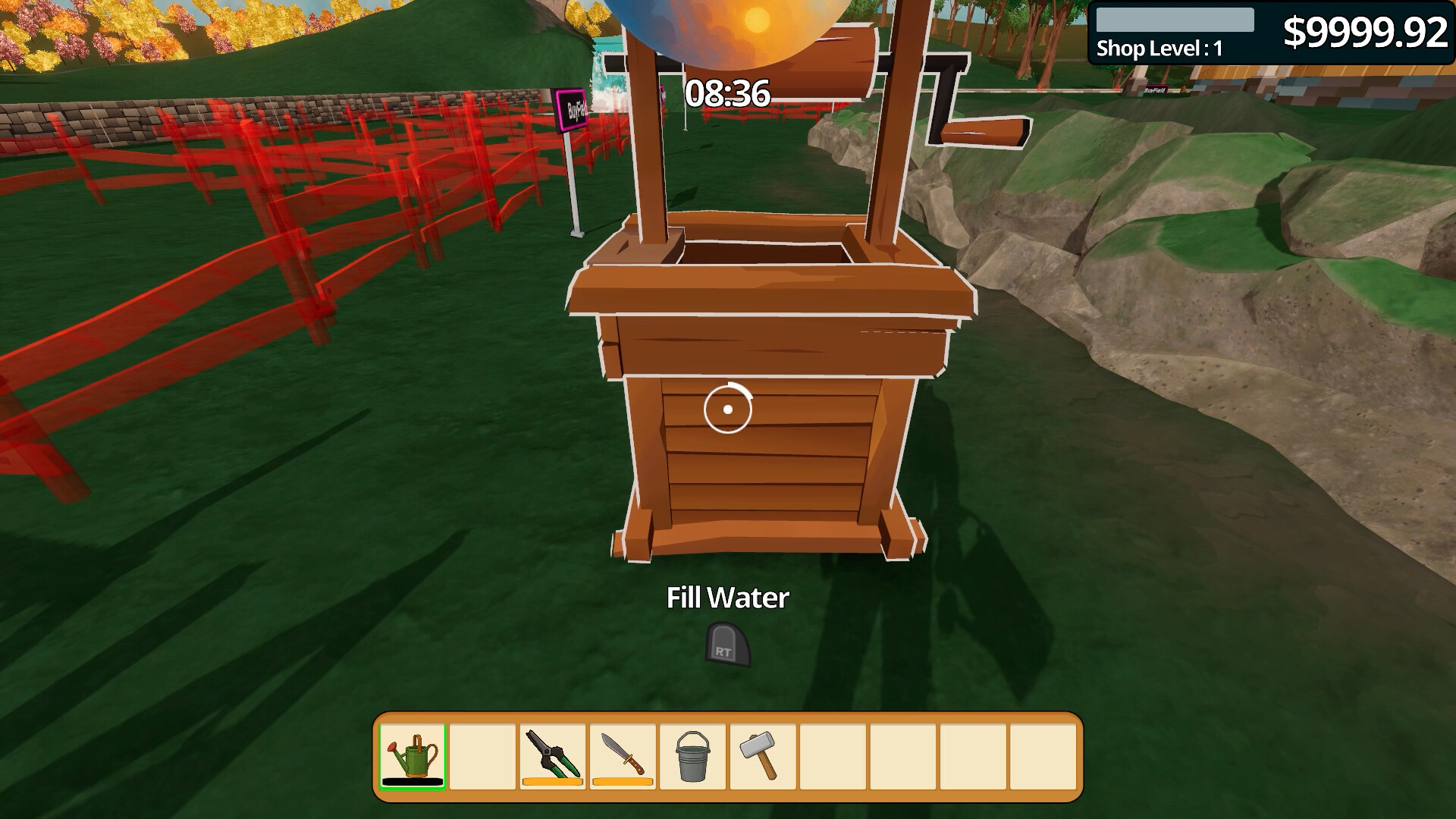The height and width of the screenshot is (819, 1456).
Task: Click the Shop Level progress bar
Action: [1175, 17]
